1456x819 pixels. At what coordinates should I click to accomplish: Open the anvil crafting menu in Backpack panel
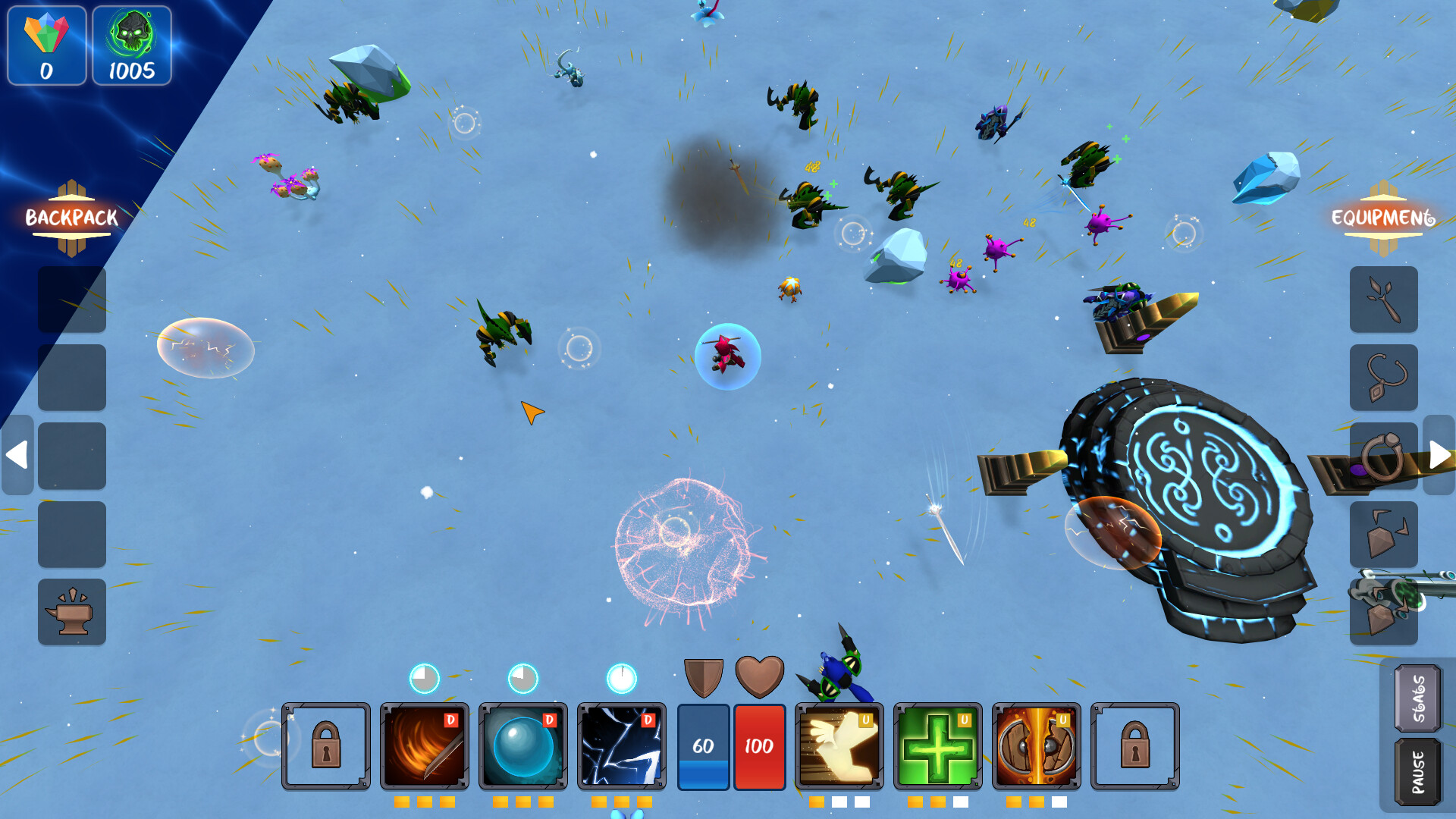(x=72, y=611)
